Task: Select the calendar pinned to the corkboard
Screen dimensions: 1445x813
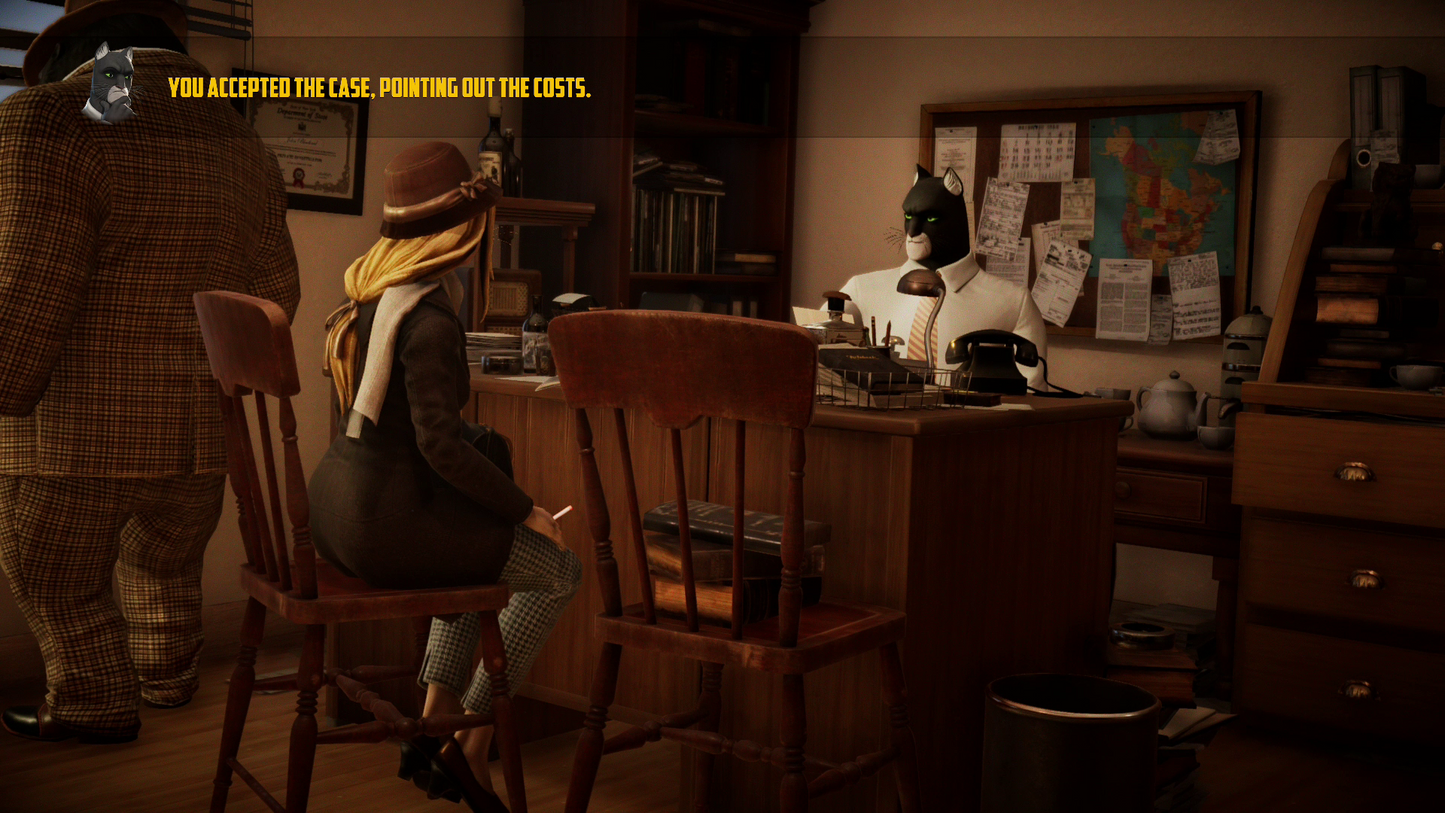Action: tap(1036, 150)
